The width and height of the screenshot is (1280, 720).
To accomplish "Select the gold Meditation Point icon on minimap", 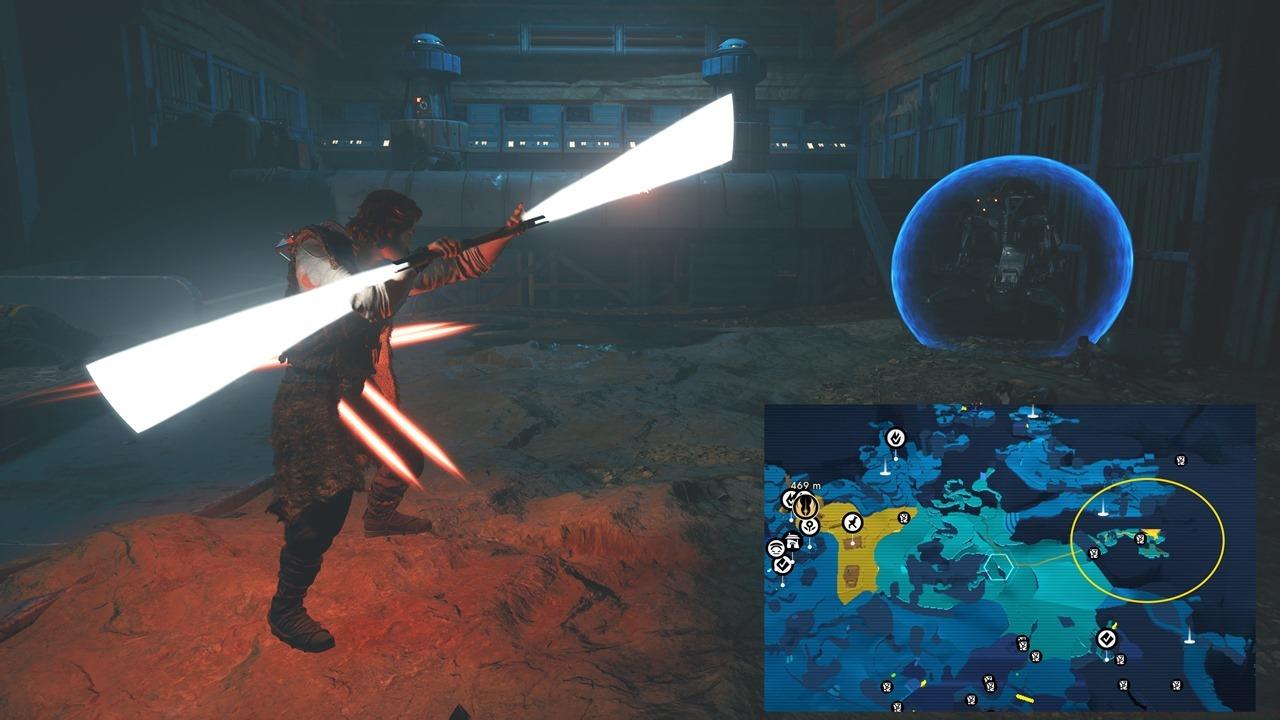I will point(805,505).
